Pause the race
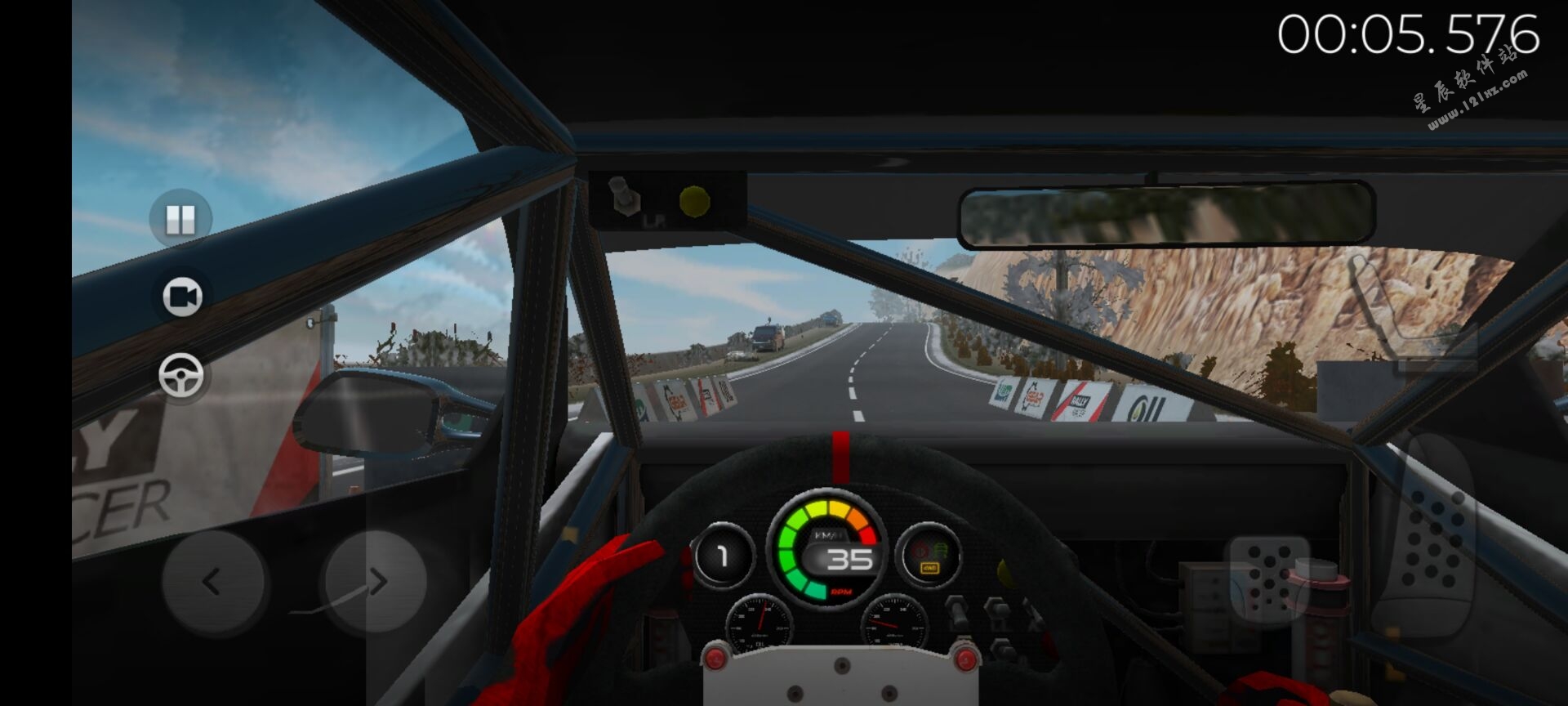The width and height of the screenshot is (1568, 706). tap(180, 219)
